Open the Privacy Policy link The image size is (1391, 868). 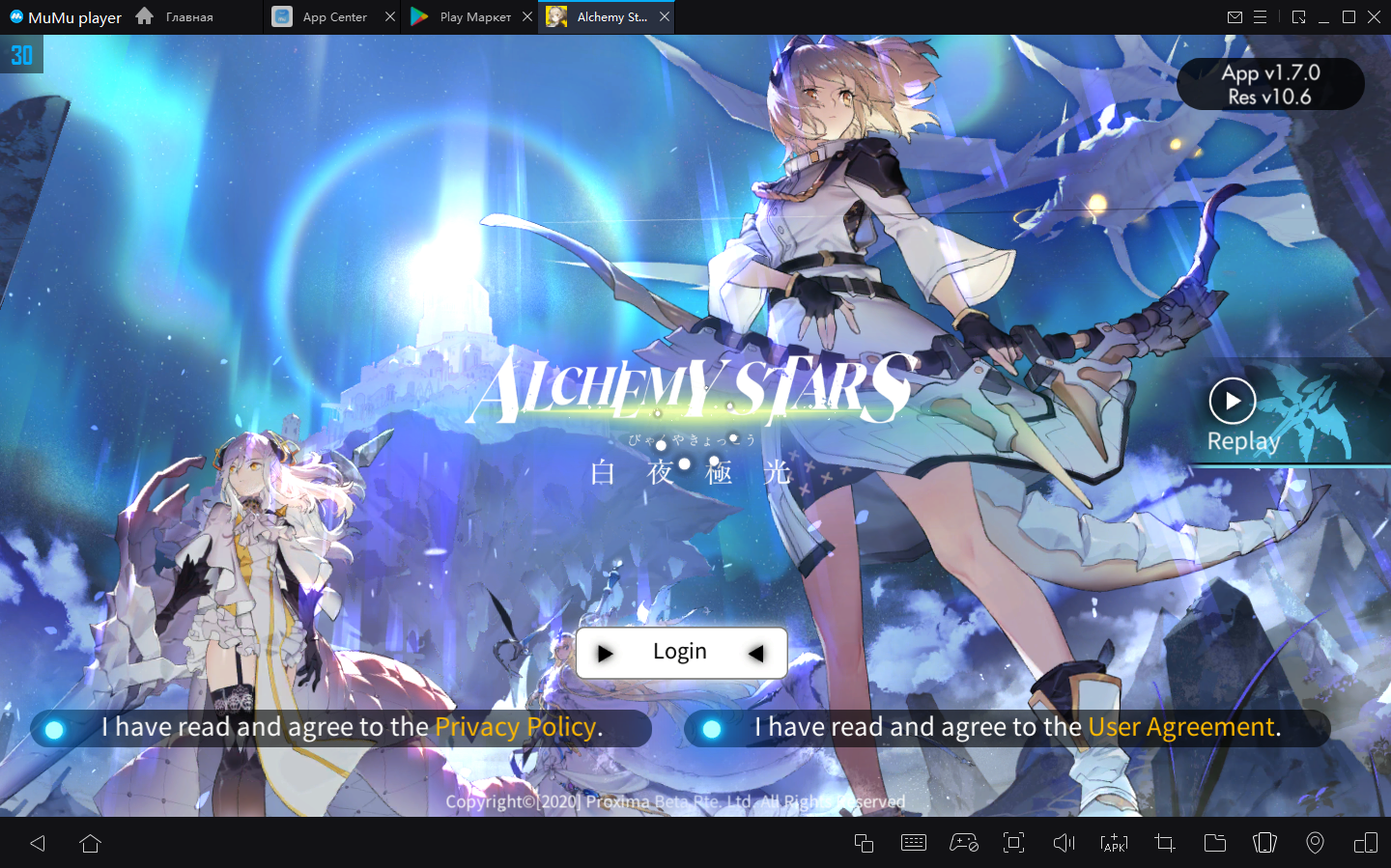pos(515,727)
